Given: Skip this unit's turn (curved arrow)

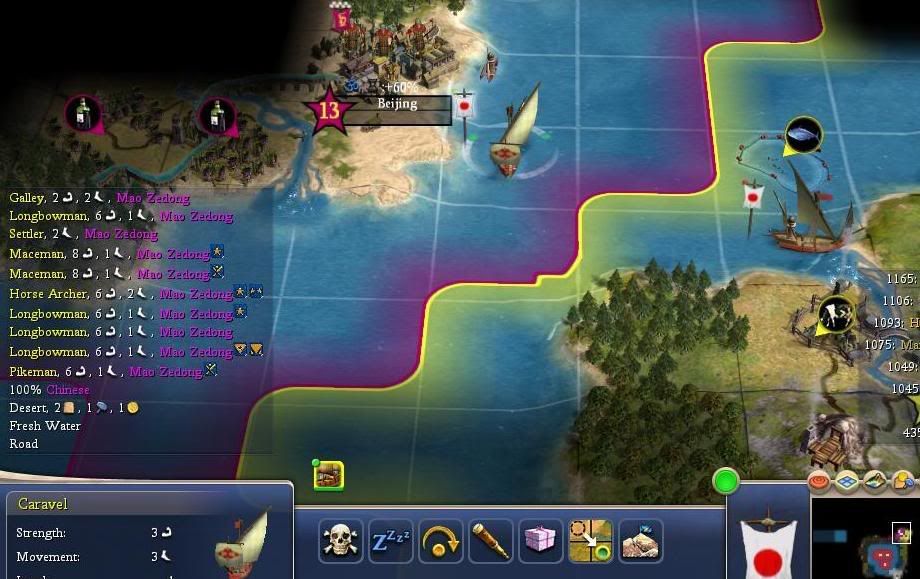Looking at the screenshot, I should [x=441, y=541].
